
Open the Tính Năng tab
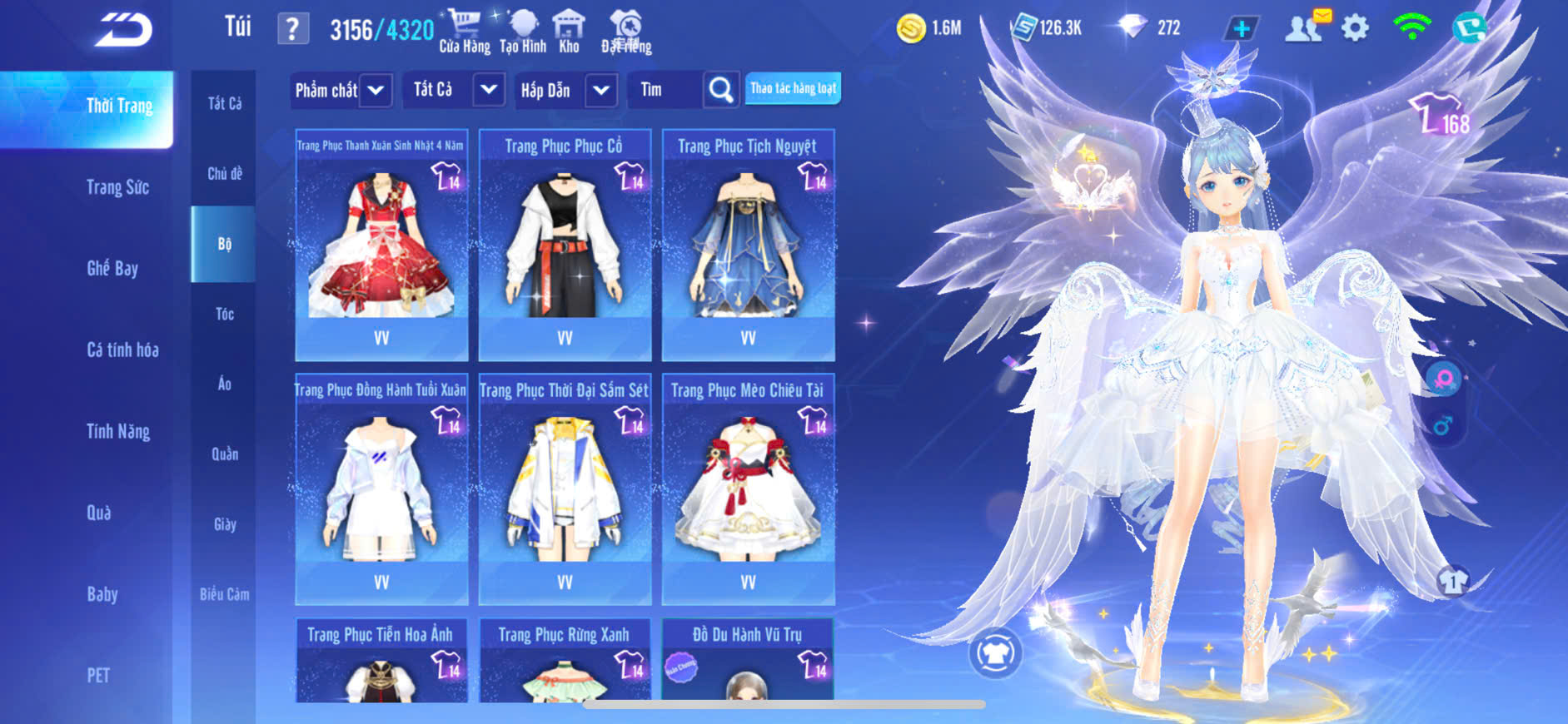tap(118, 431)
